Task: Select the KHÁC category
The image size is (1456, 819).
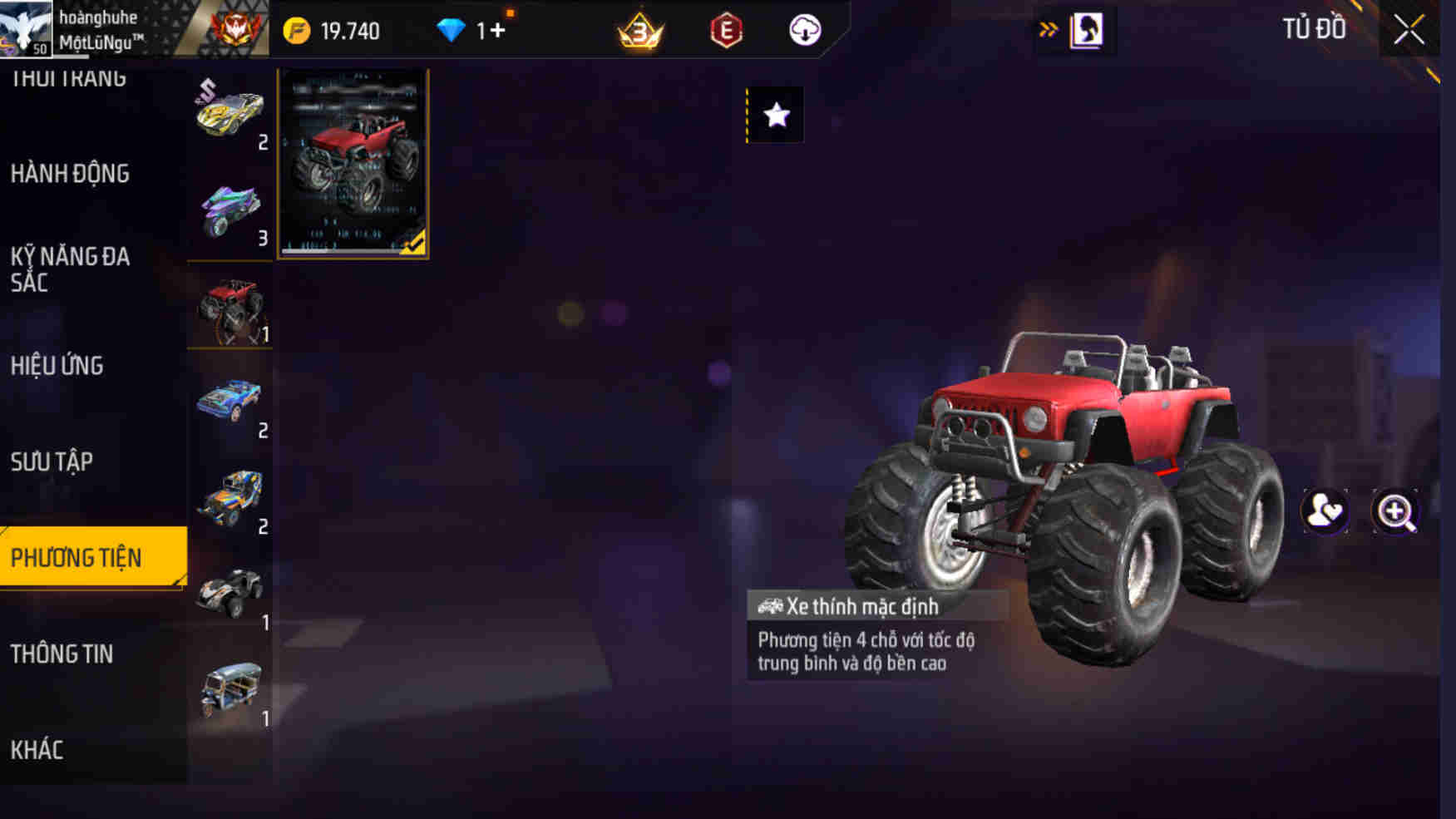Action: (35, 749)
